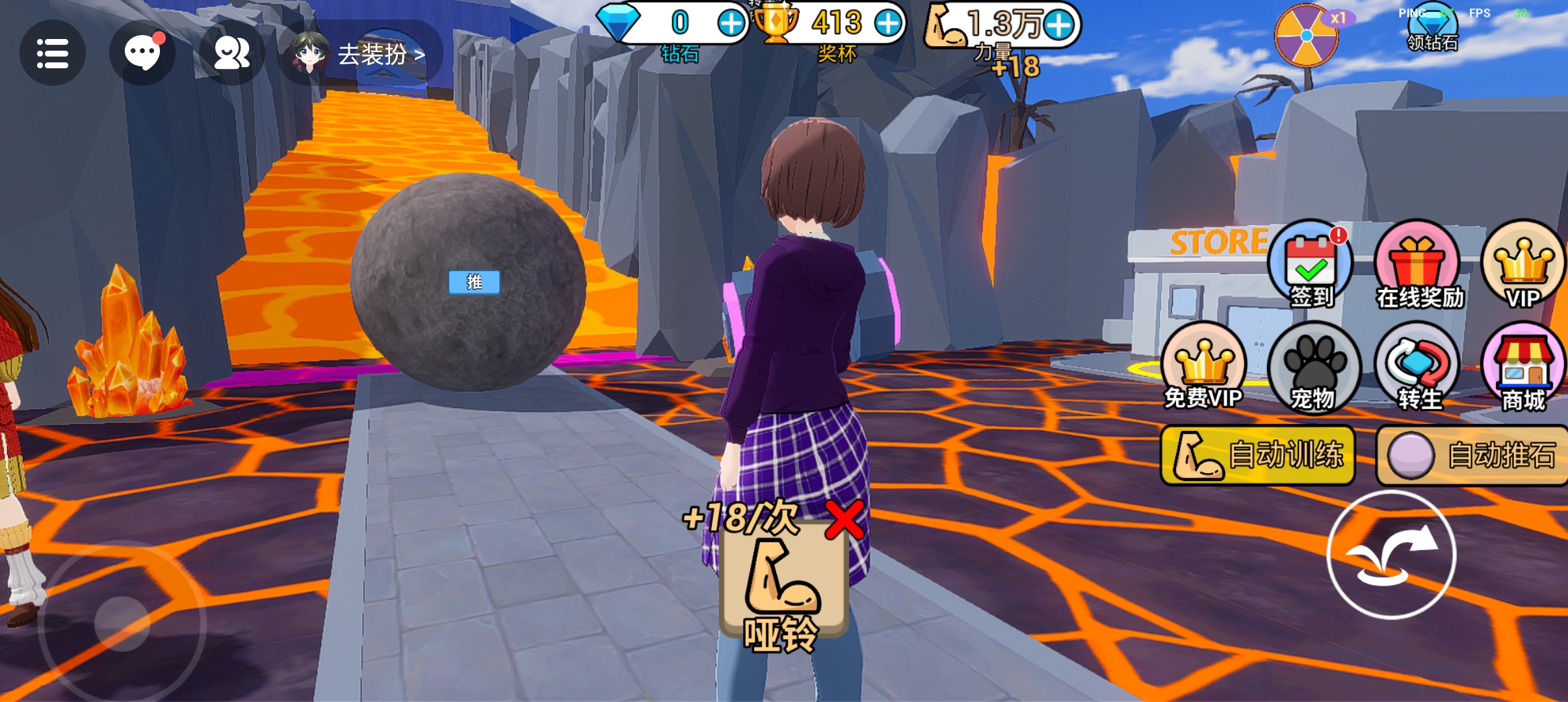Claim diamonds via 领钻石 icon
Viewport: 1568px width, 702px height.
pos(1433,29)
